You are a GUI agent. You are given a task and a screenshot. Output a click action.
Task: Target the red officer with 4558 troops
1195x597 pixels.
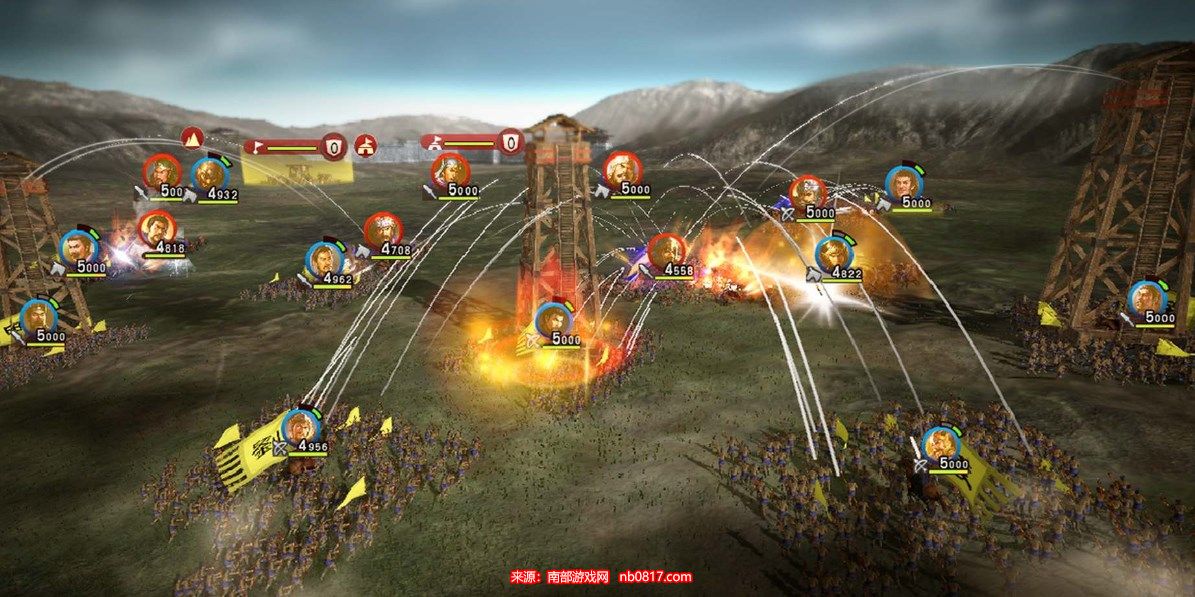point(665,250)
